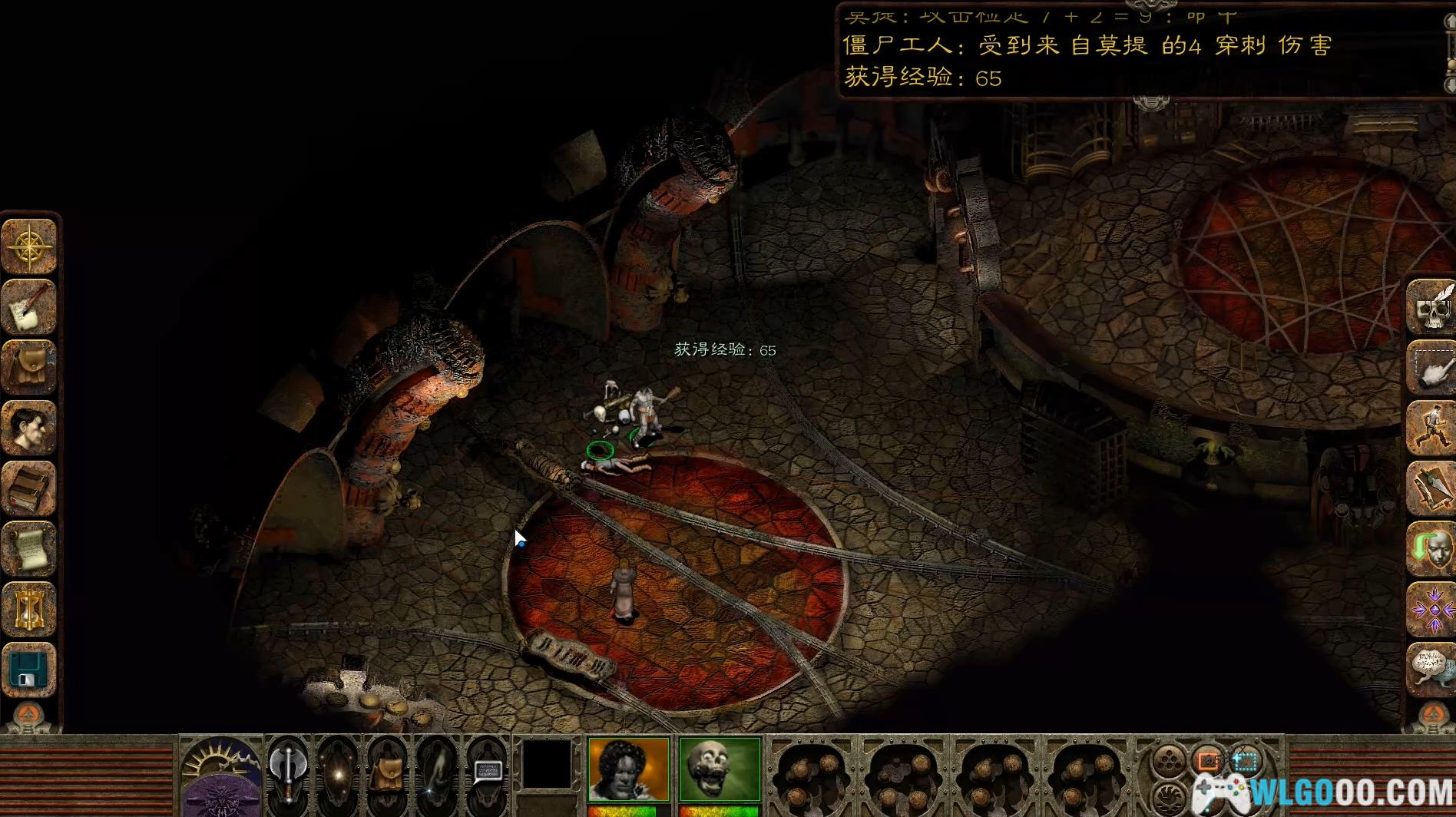
Task: Open the area map compass button
Action: click(x=30, y=246)
